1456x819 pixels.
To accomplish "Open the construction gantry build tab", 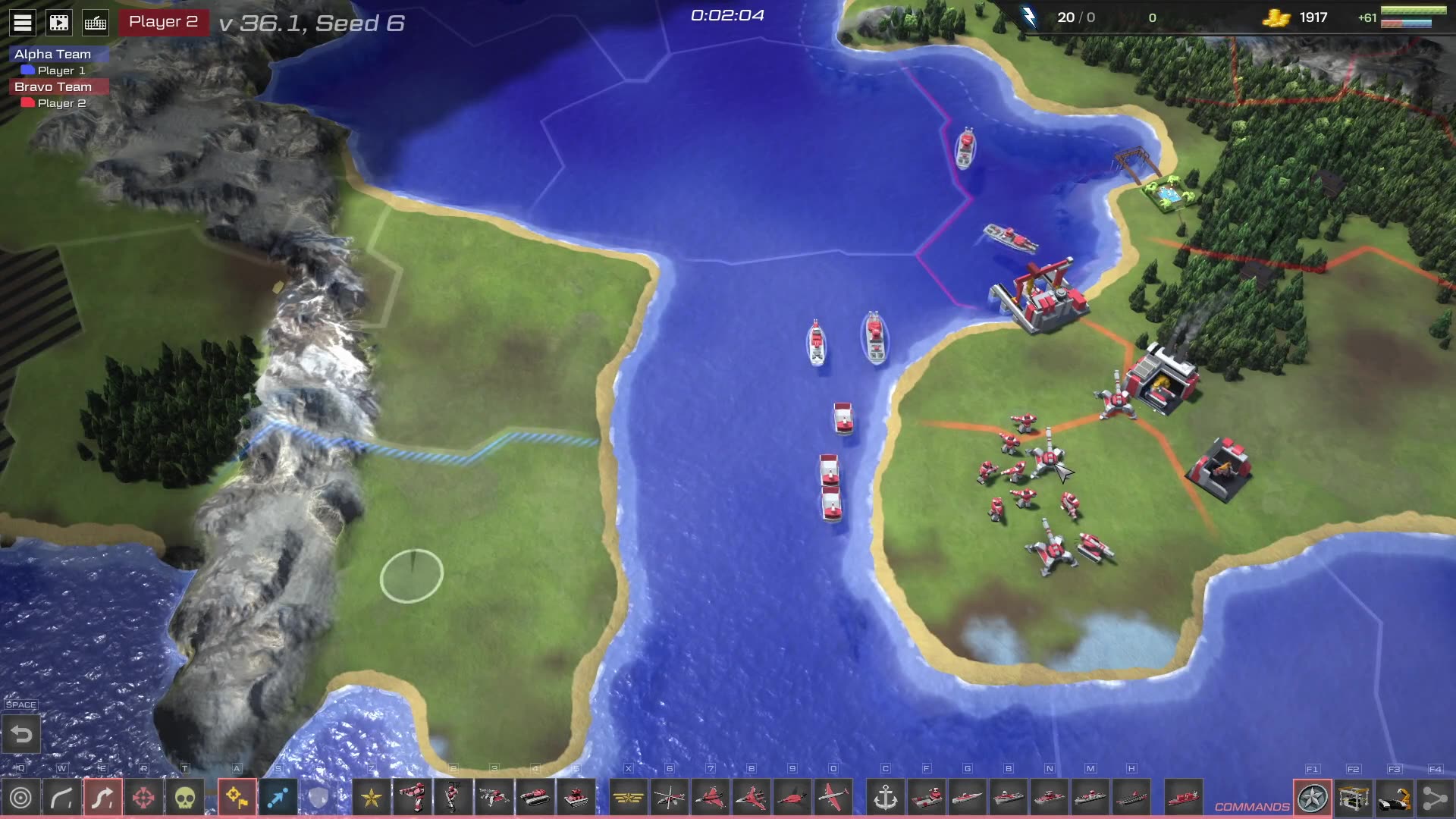I will [x=1354, y=798].
